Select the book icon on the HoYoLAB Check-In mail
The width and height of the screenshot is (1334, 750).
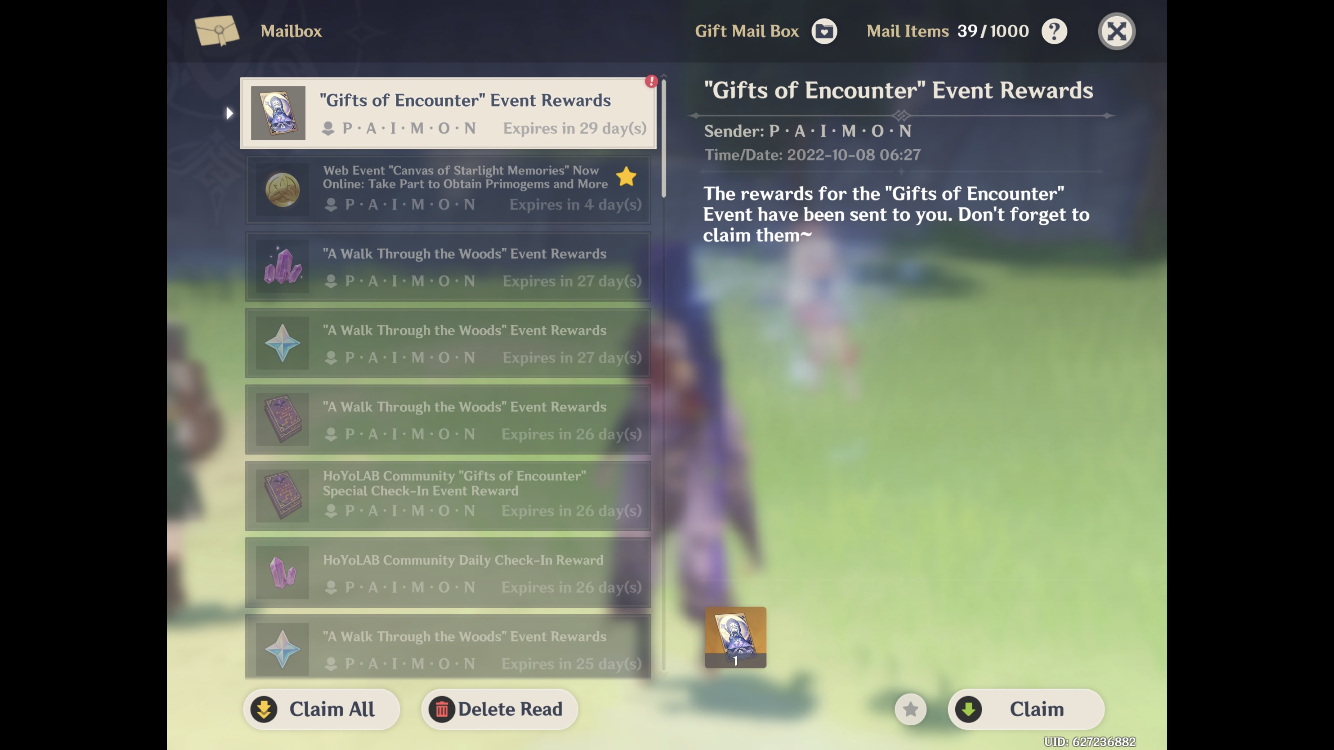tap(283, 495)
